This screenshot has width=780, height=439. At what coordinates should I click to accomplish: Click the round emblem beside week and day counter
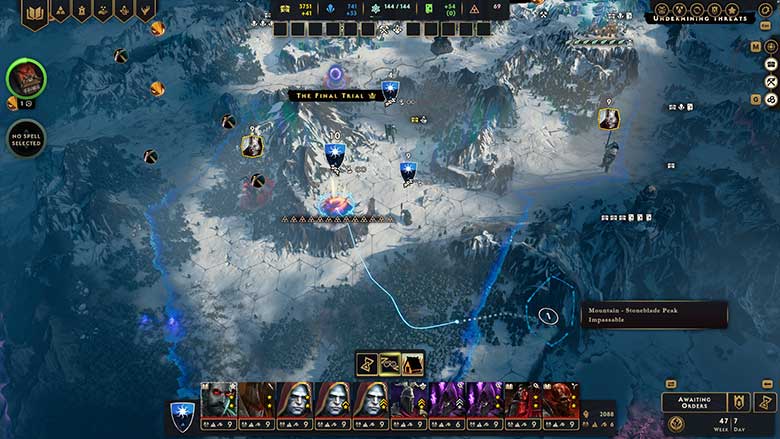(x=677, y=424)
